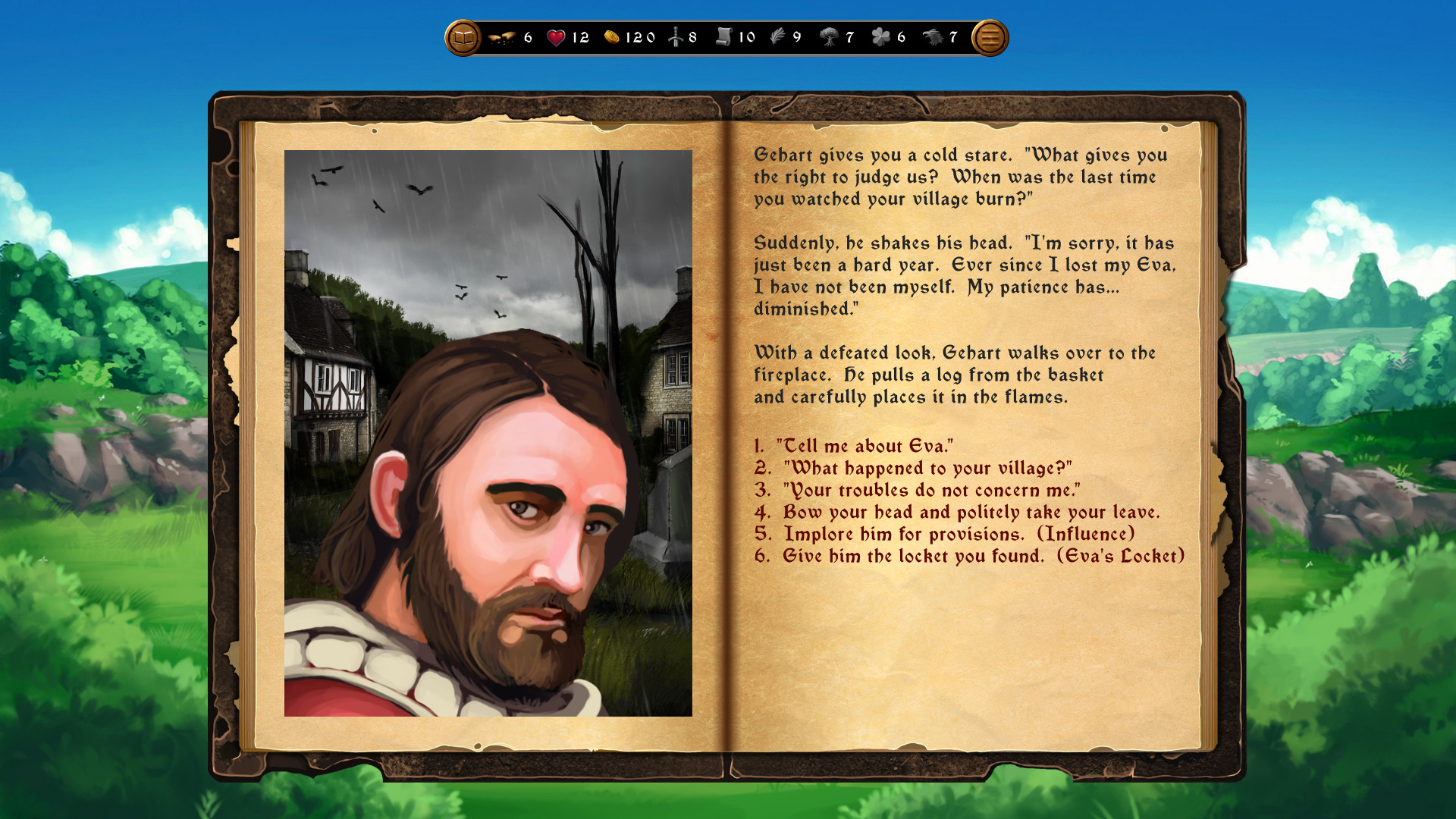
Task: Click the moth influence icon
Action: point(502,36)
